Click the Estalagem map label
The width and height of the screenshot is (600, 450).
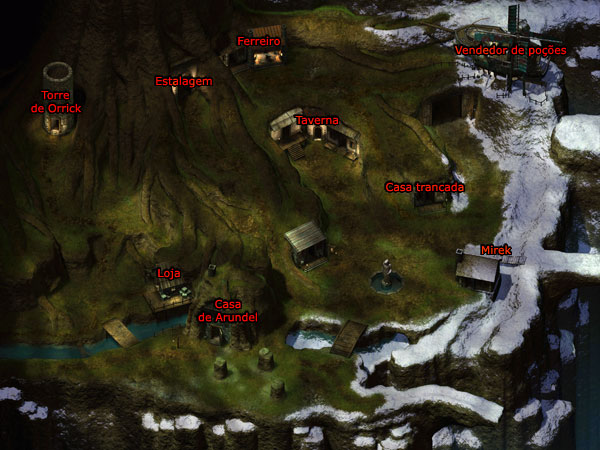(183, 81)
